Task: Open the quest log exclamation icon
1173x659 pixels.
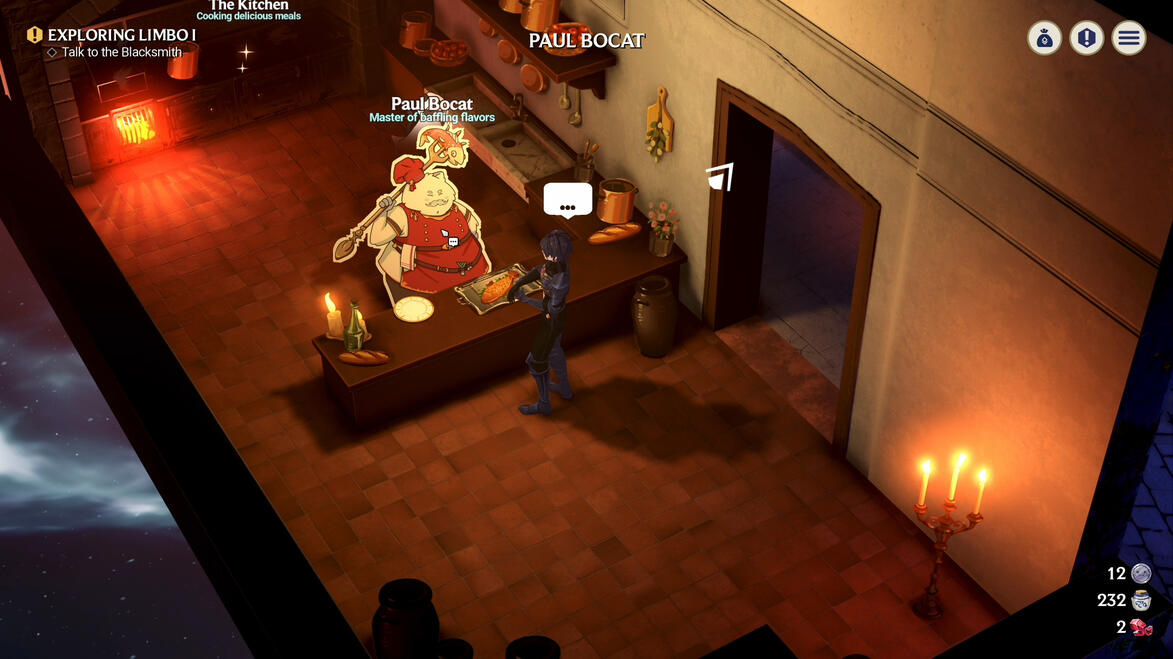Action: click(x=1086, y=39)
